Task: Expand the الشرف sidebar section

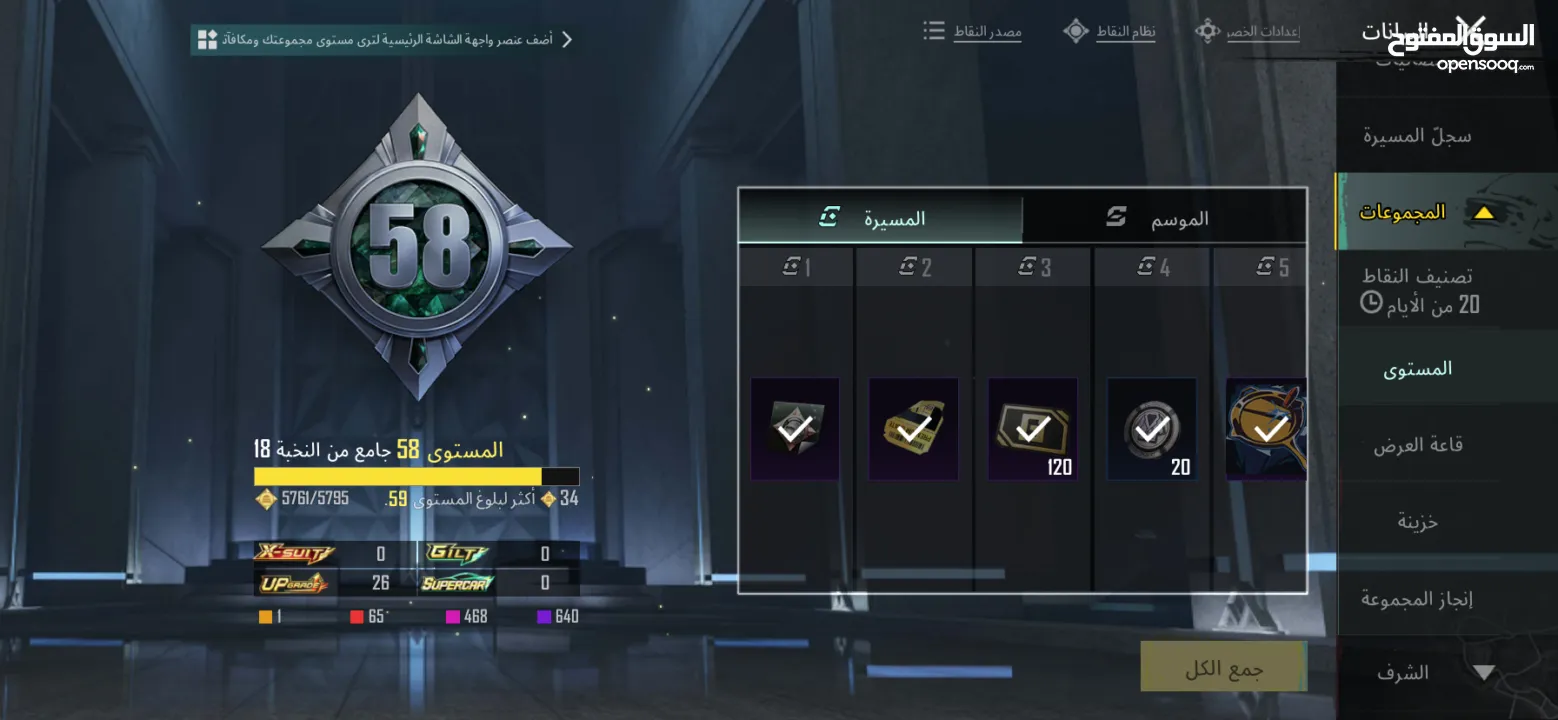Action: (1484, 673)
